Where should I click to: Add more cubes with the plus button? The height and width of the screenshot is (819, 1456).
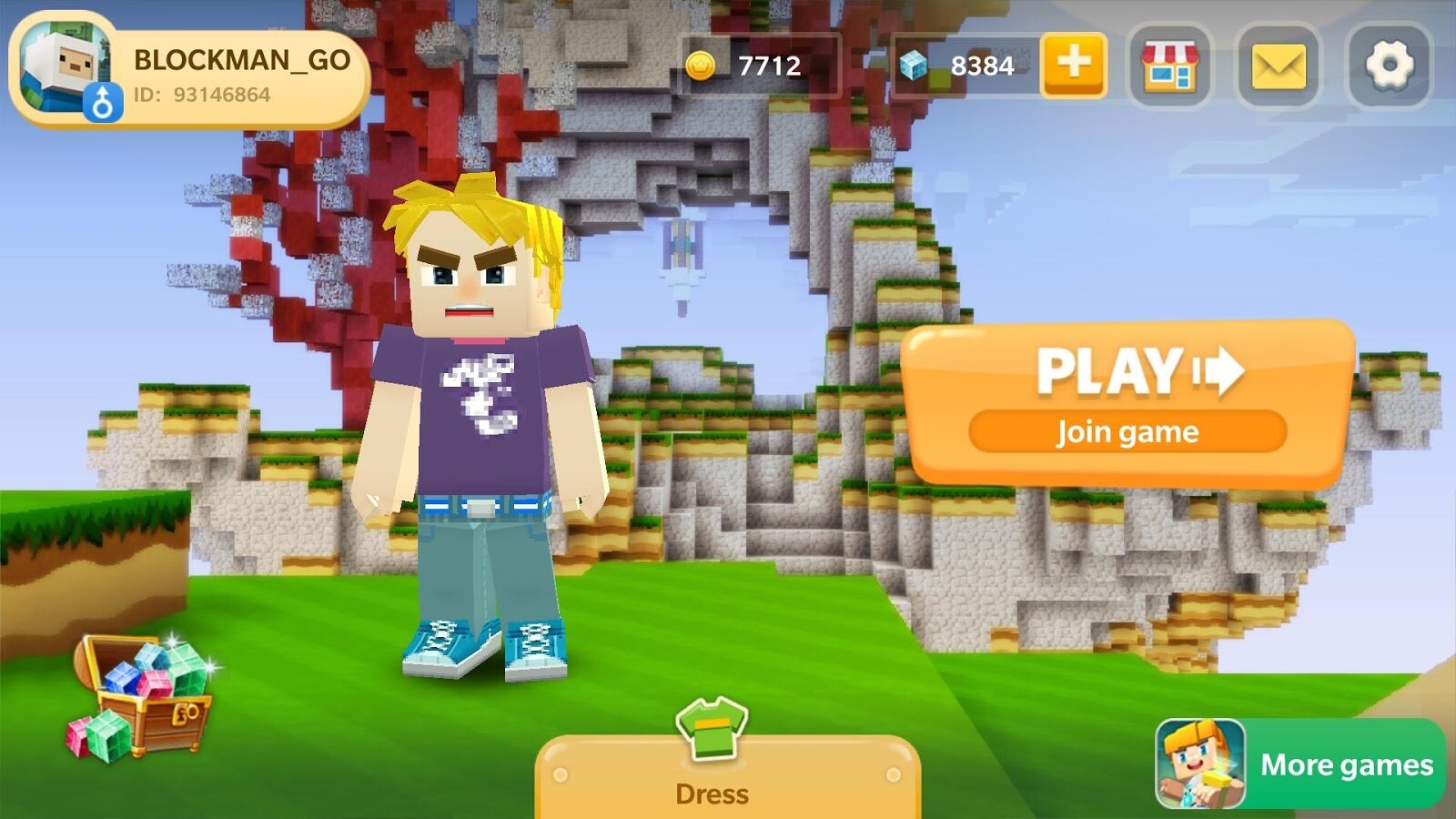1074,64
